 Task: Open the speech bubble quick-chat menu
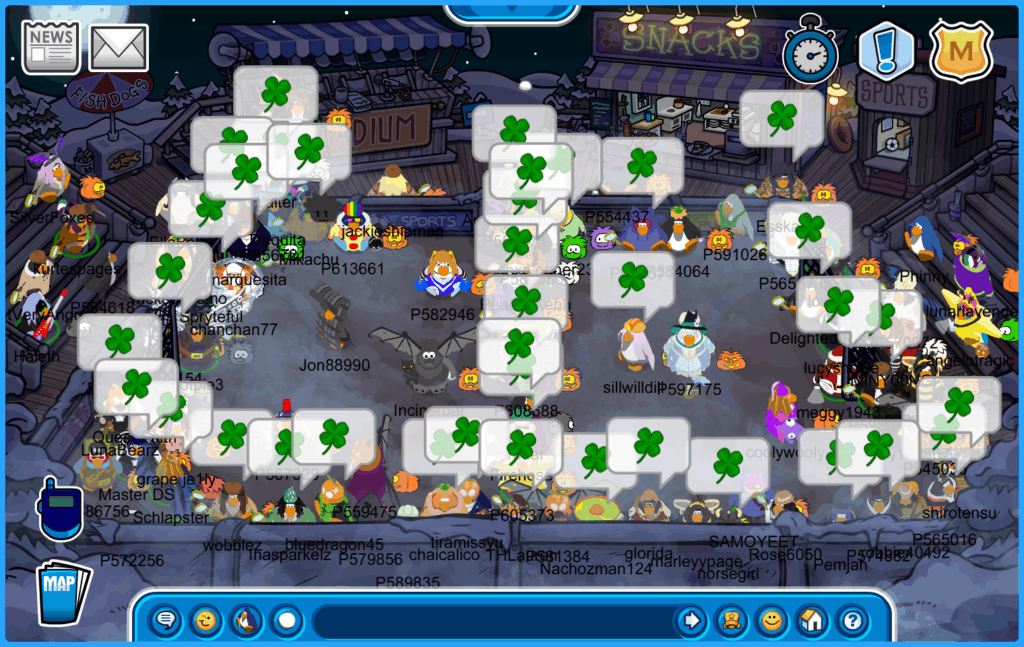(166, 621)
